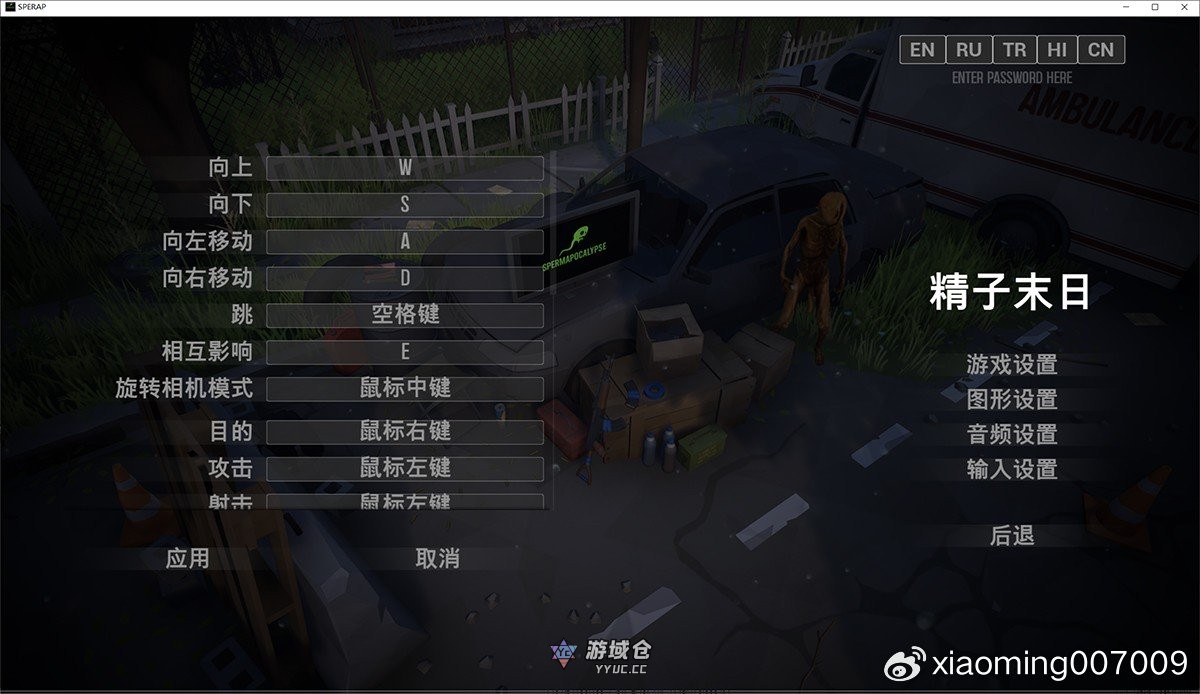Open 输入设置 input settings

coord(1012,469)
